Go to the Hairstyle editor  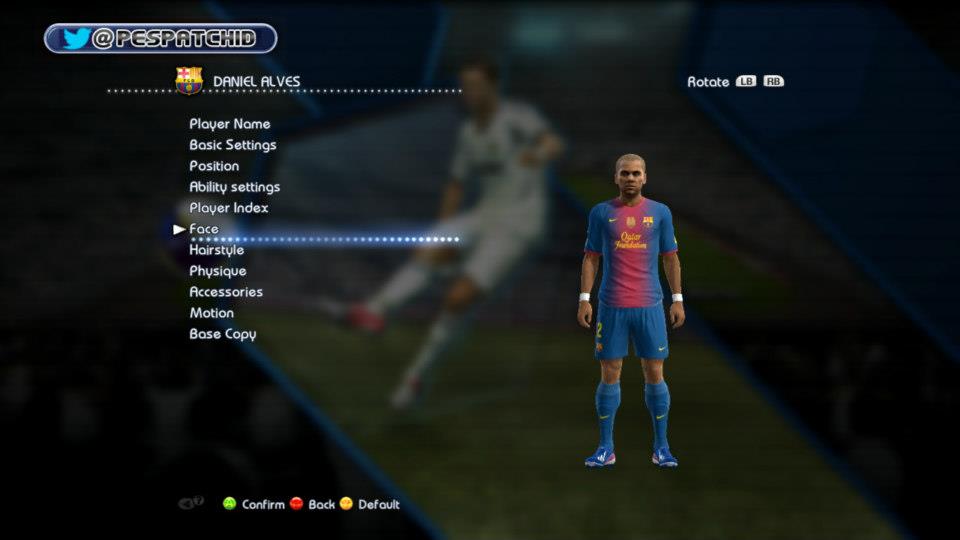(x=217, y=250)
